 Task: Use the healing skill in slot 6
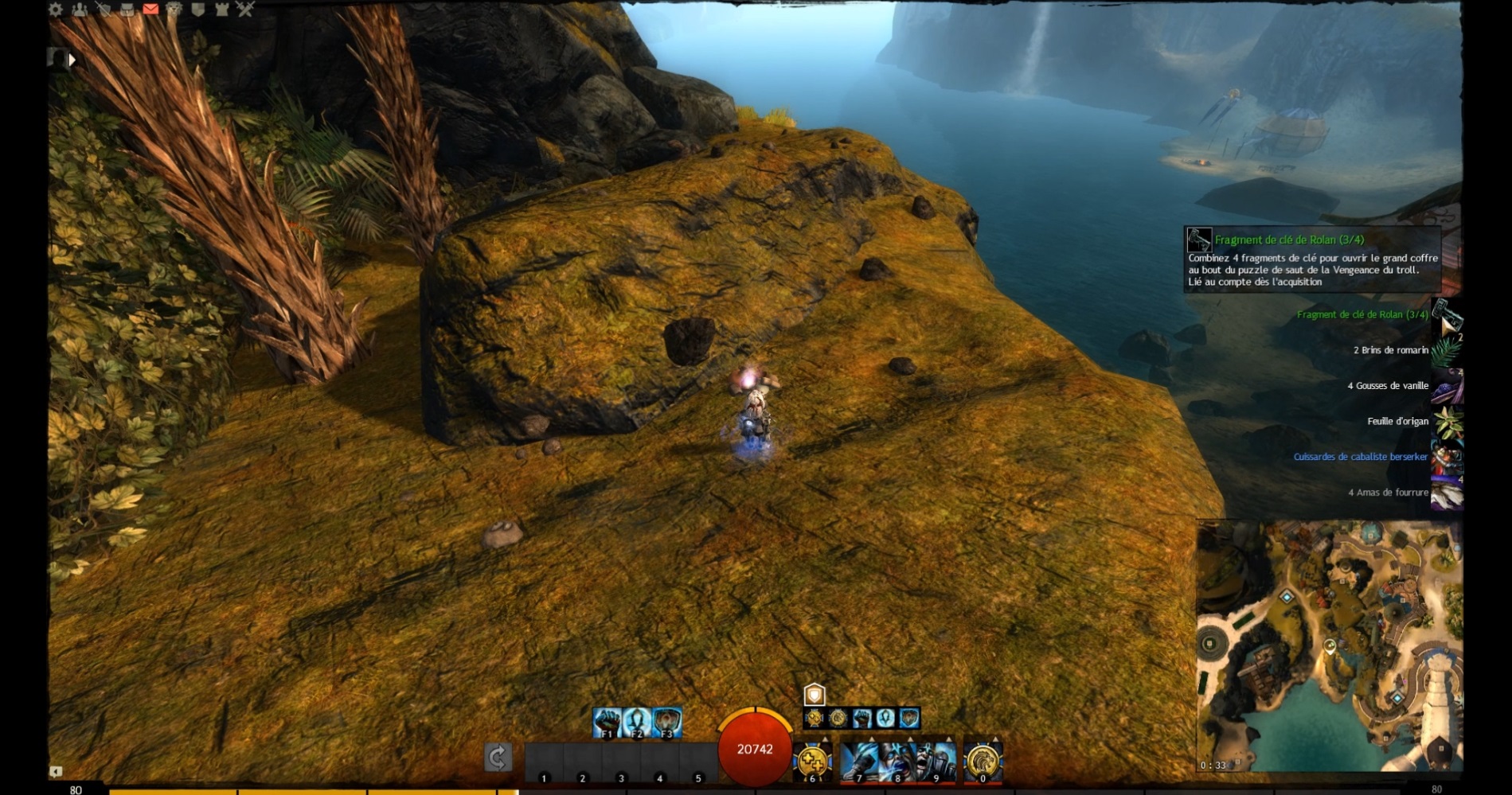[x=812, y=762]
